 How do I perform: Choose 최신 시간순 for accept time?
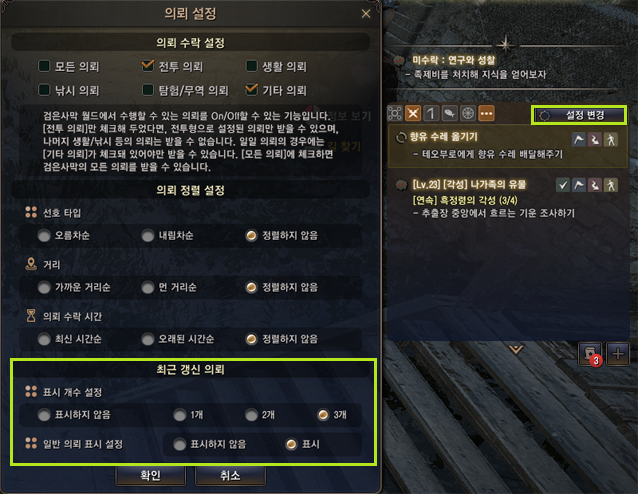(44, 339)
